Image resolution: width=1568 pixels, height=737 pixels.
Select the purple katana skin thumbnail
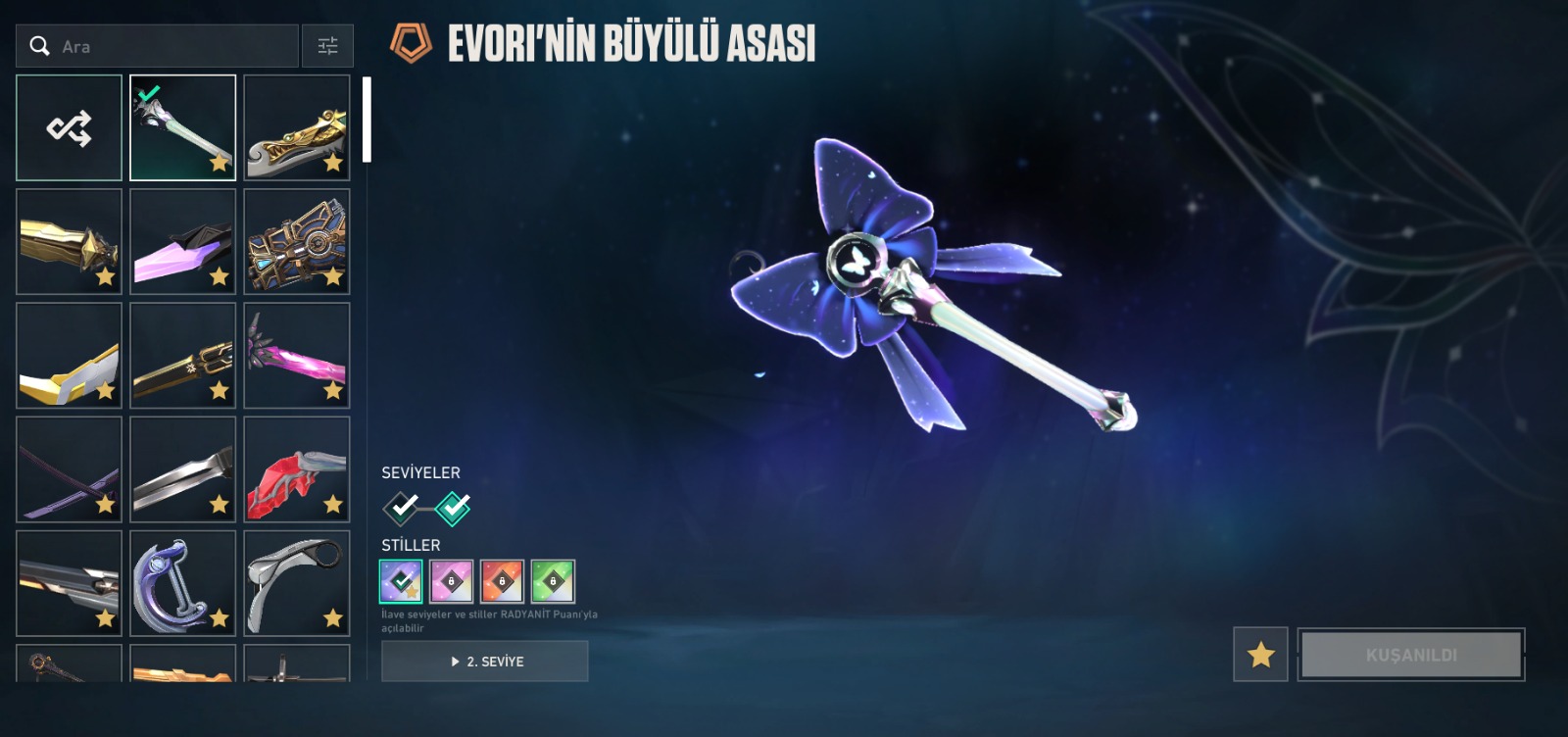[70, 469]
